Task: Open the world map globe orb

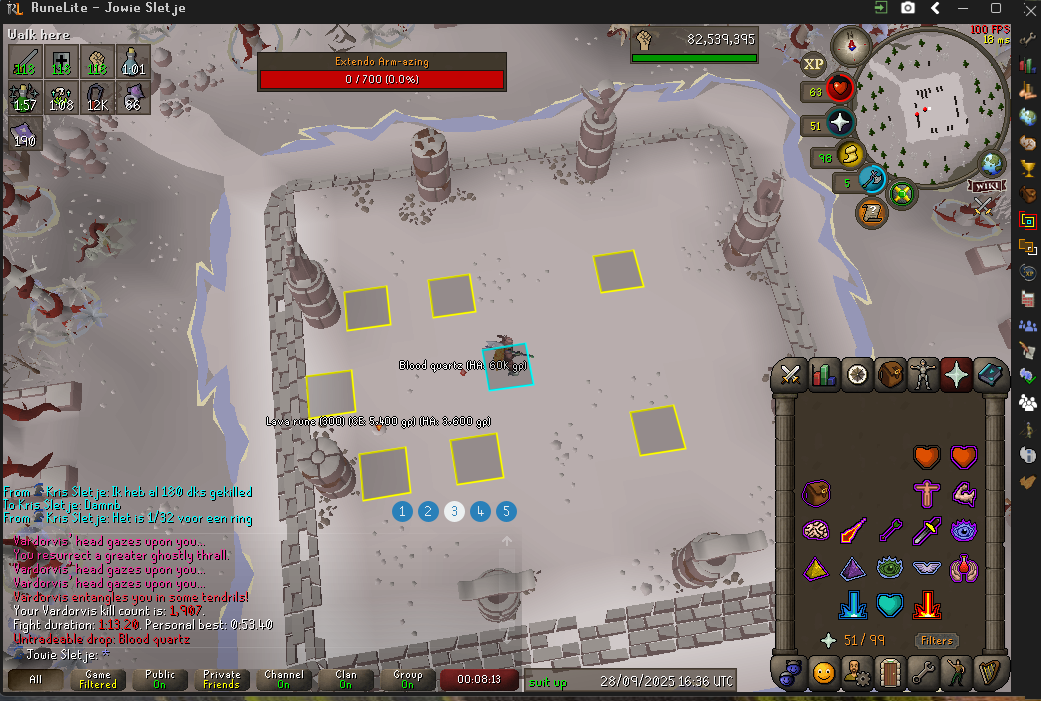Action: pos(992,164)
